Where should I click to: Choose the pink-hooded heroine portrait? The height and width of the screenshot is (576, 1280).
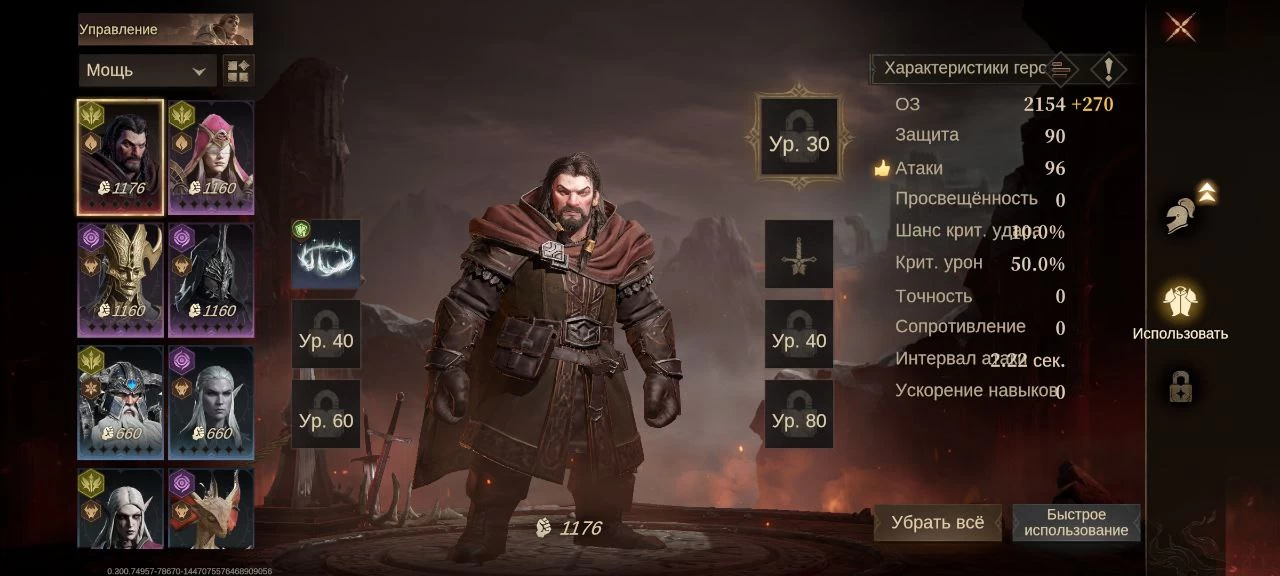211,157
